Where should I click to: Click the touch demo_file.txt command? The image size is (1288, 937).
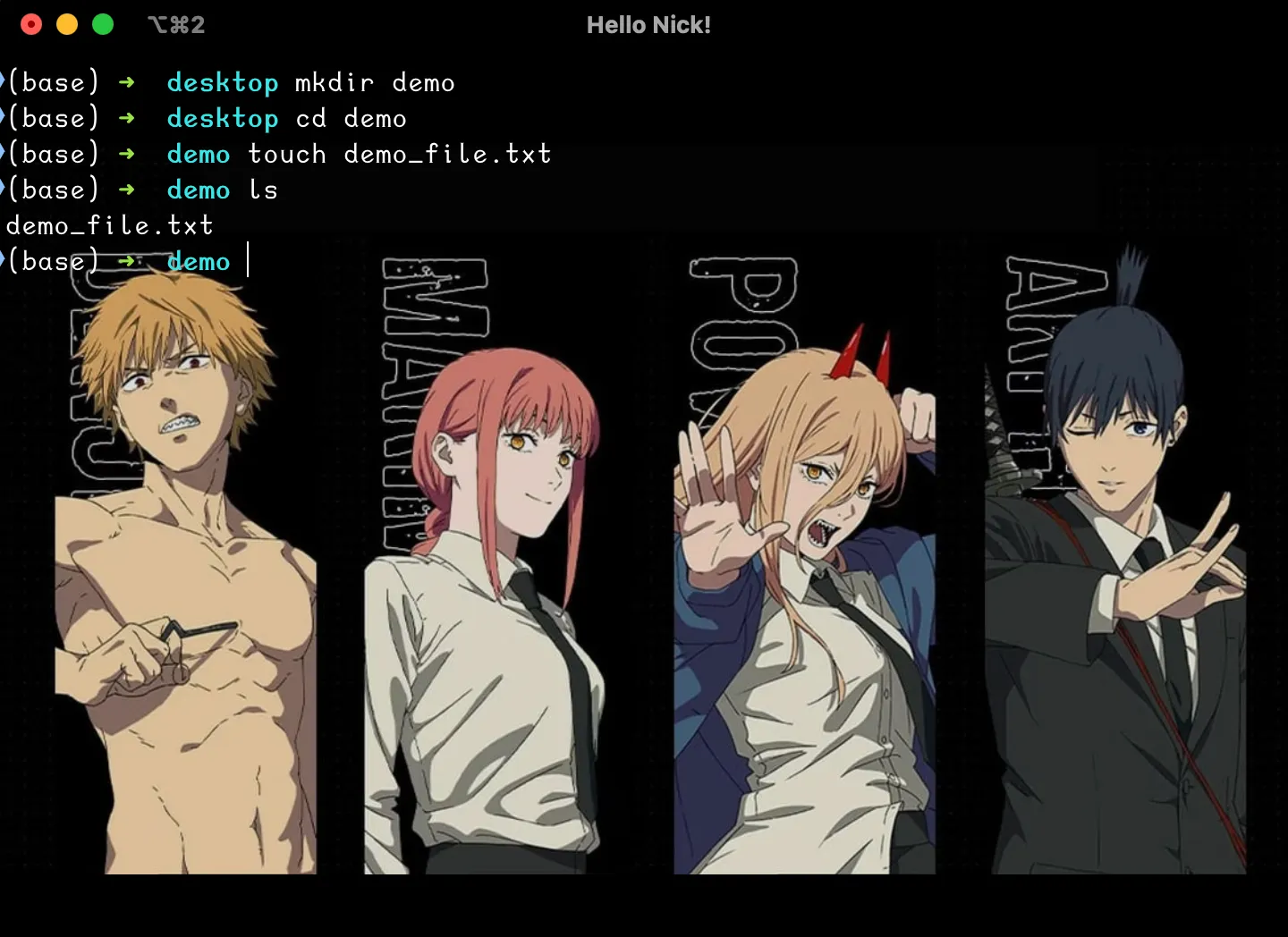[399, 154]
